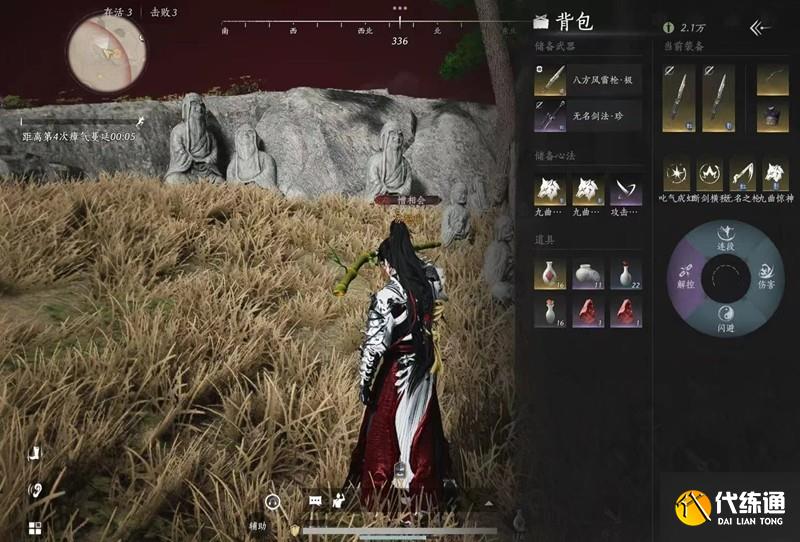Image resolution: width=800 pixels, height=542 pixels.
Task: Select the 解控 segment on the skill wheel
Action: (686, 273)
